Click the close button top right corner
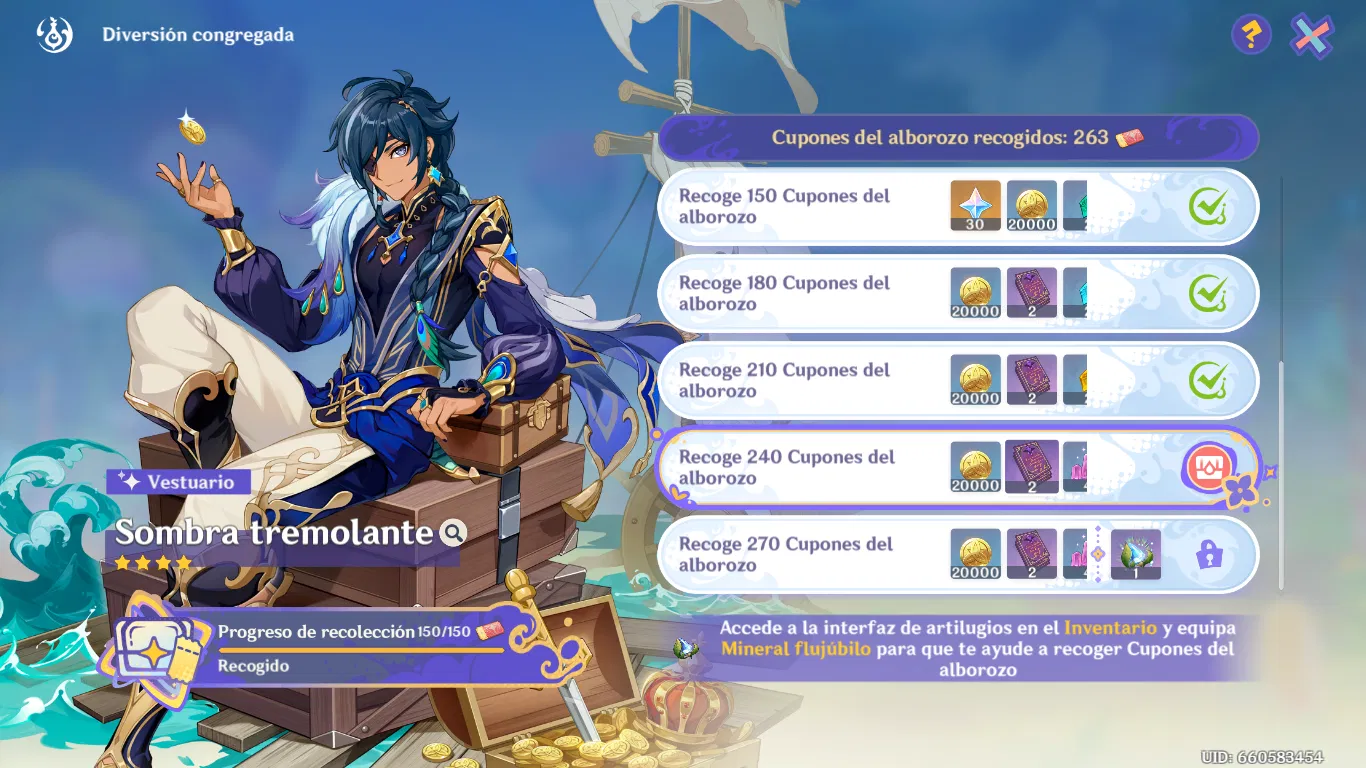 (1313, 34)
